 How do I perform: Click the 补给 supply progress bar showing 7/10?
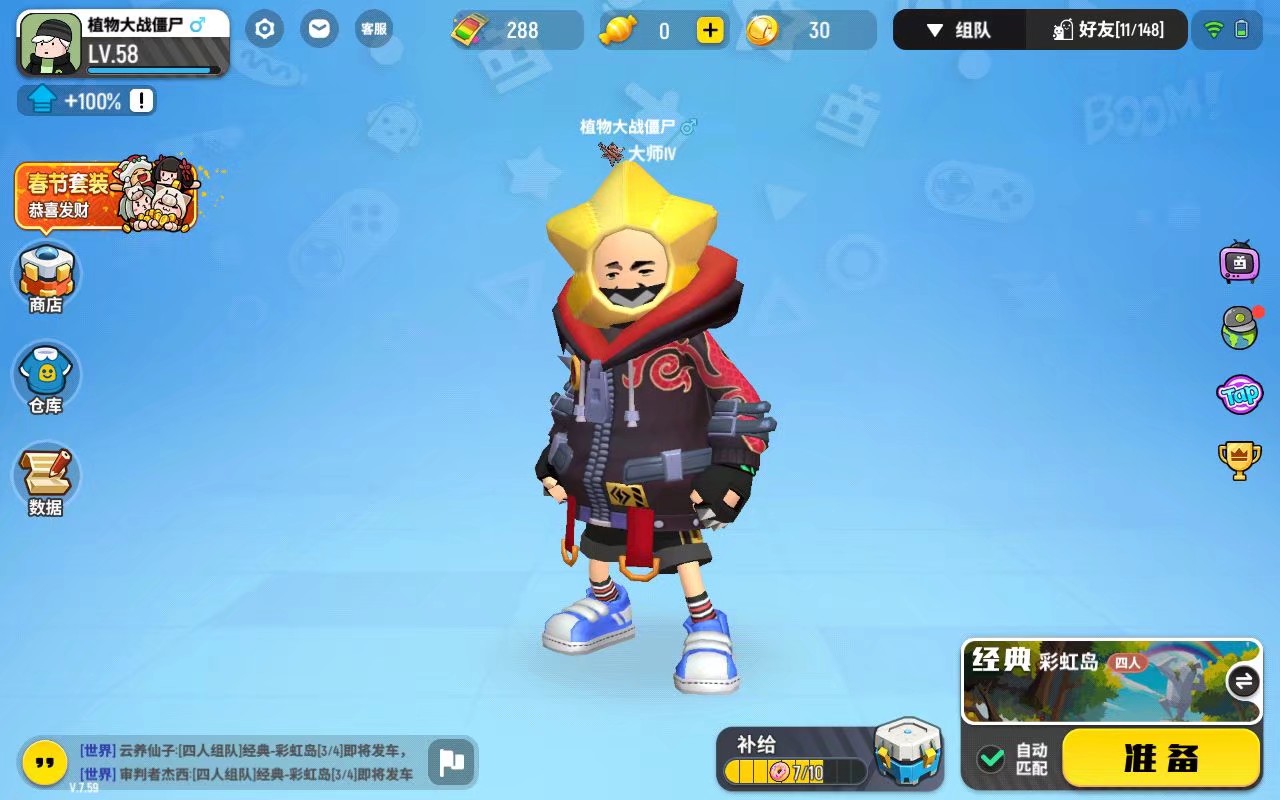point(790,771)
